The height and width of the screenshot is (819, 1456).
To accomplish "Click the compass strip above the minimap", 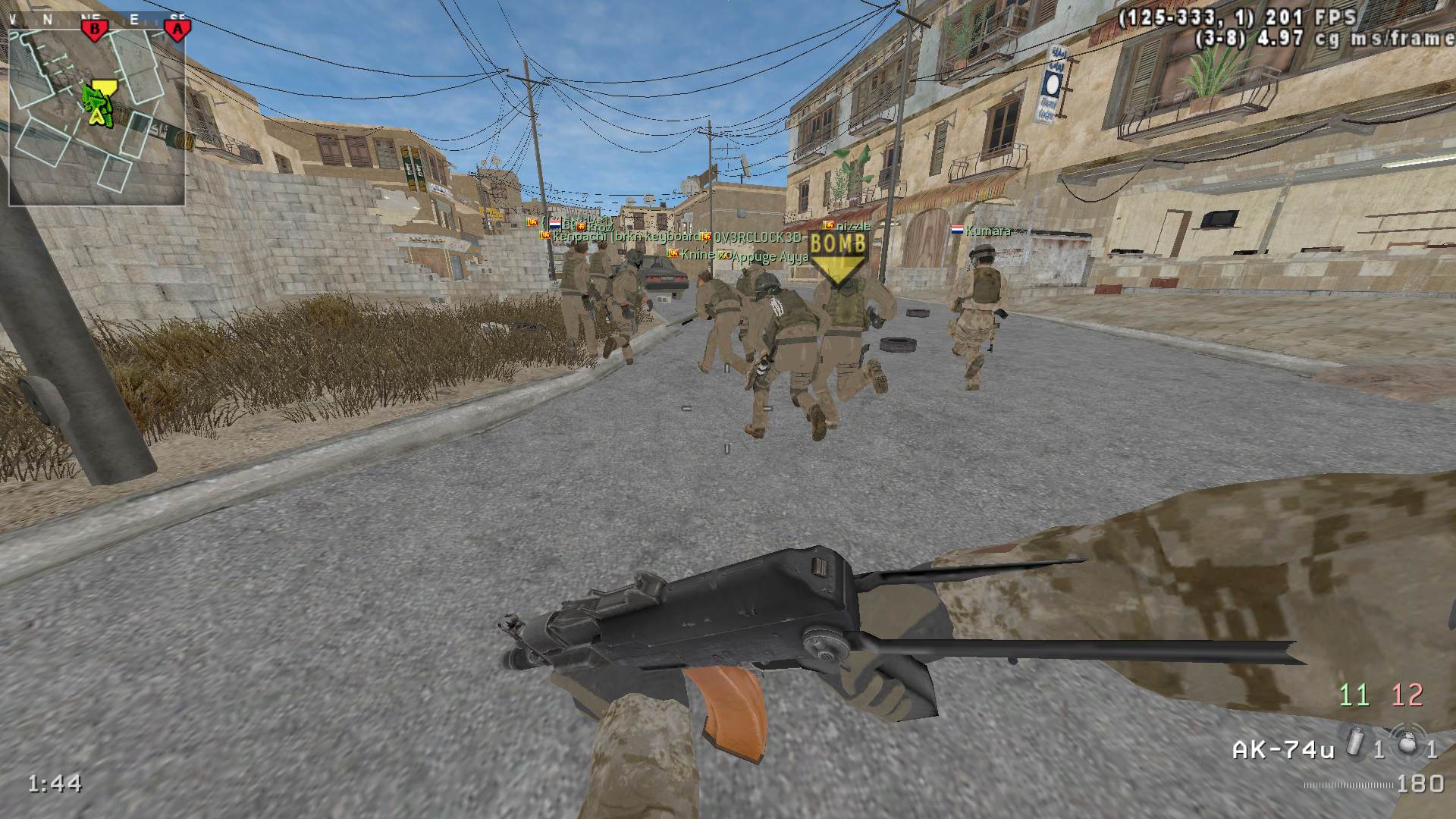I will click(x=99, y=20).
